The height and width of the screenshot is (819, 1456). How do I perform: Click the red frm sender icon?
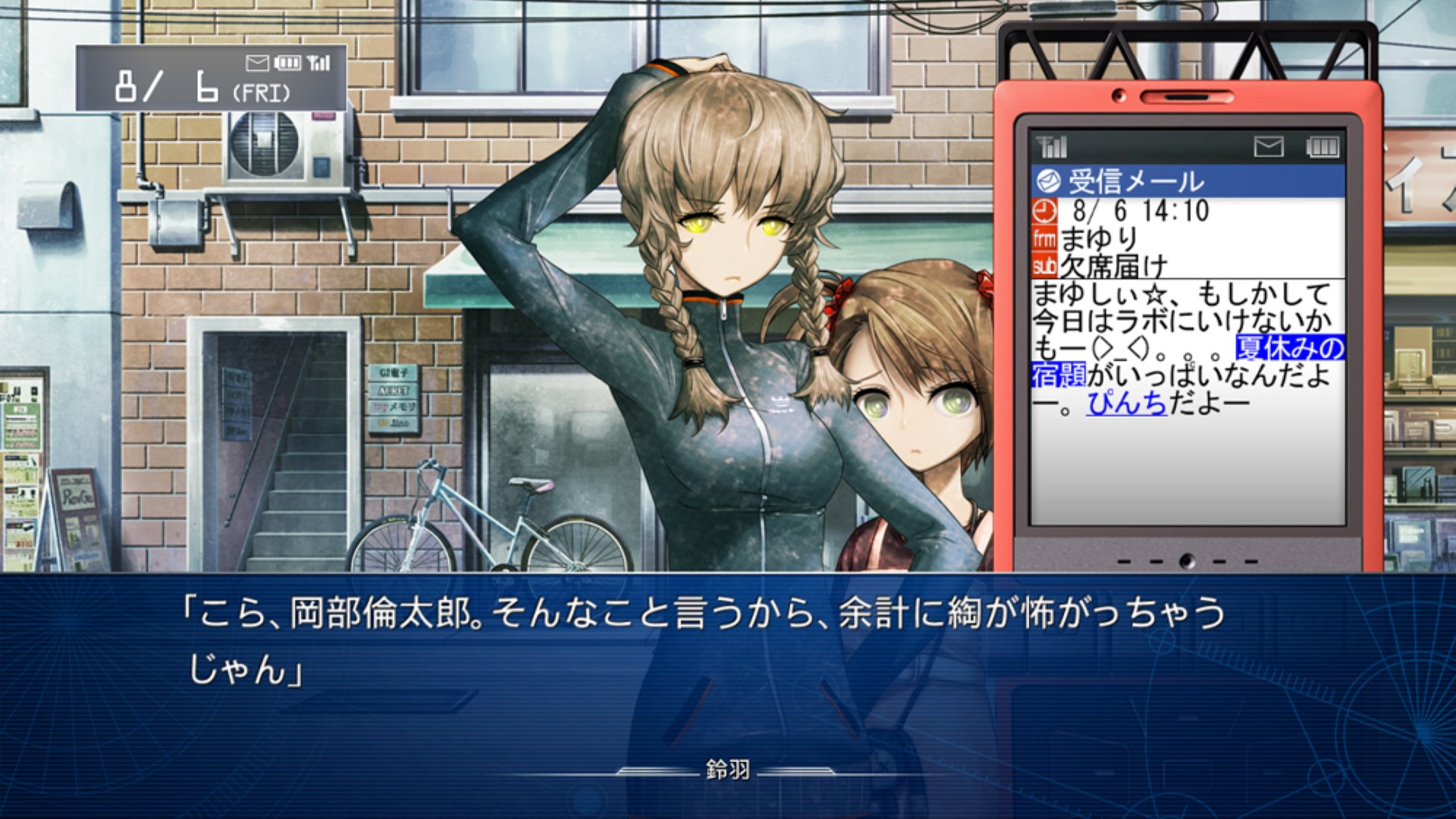[x=1045, y=237]
